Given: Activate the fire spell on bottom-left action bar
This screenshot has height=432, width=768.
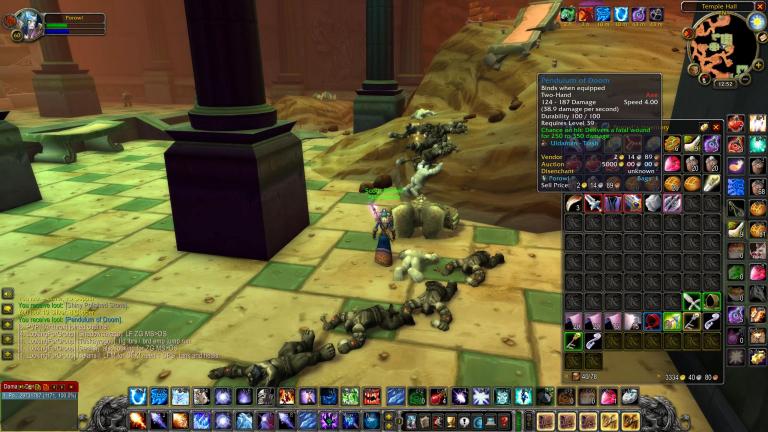Looking at the screenshot, I should [137, 420].
